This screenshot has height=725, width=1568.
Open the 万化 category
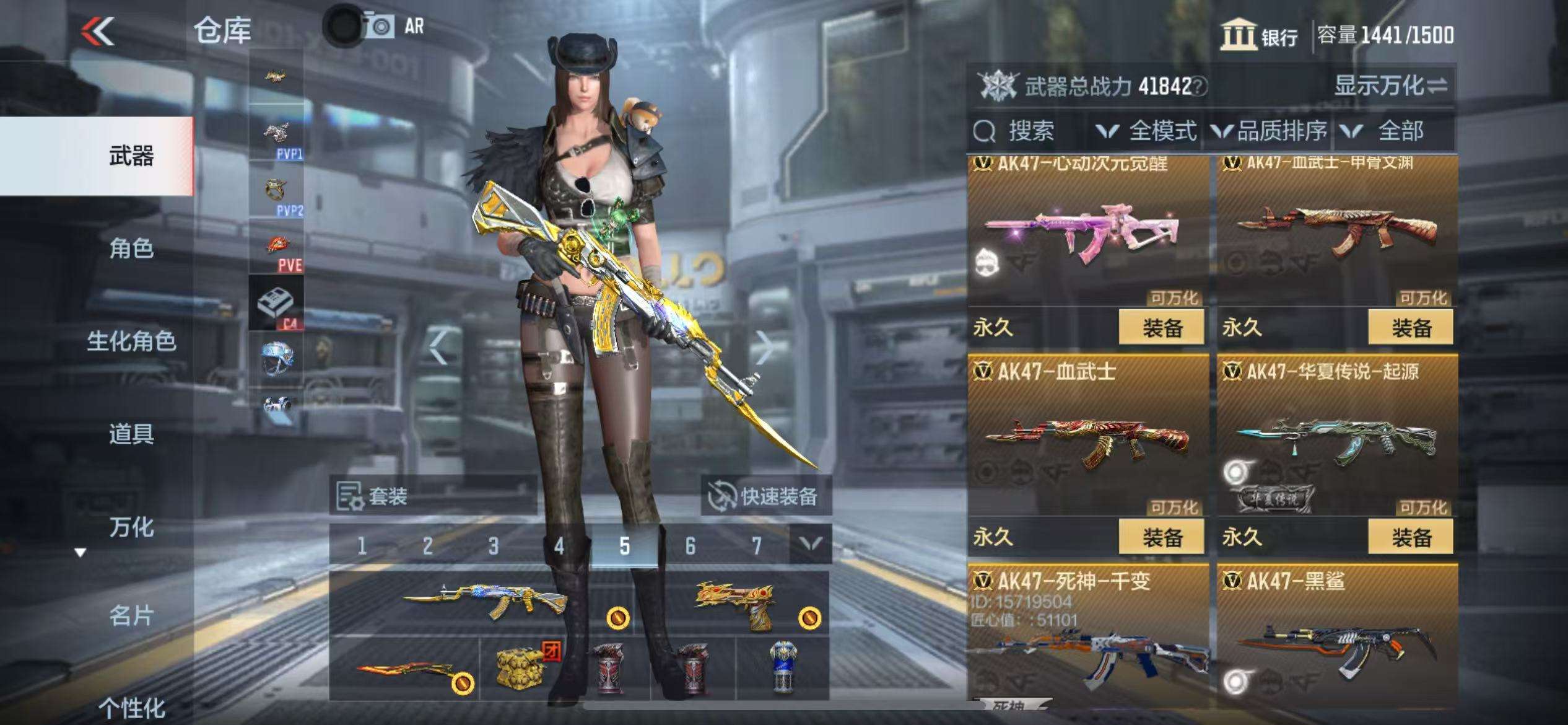(131, 527)
